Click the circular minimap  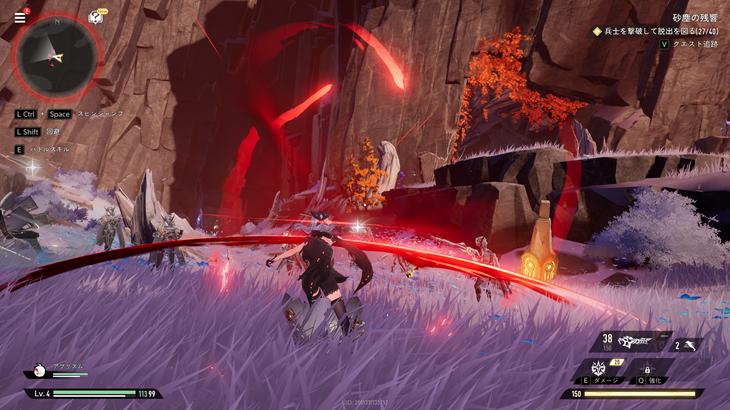(x=58, y=56)
